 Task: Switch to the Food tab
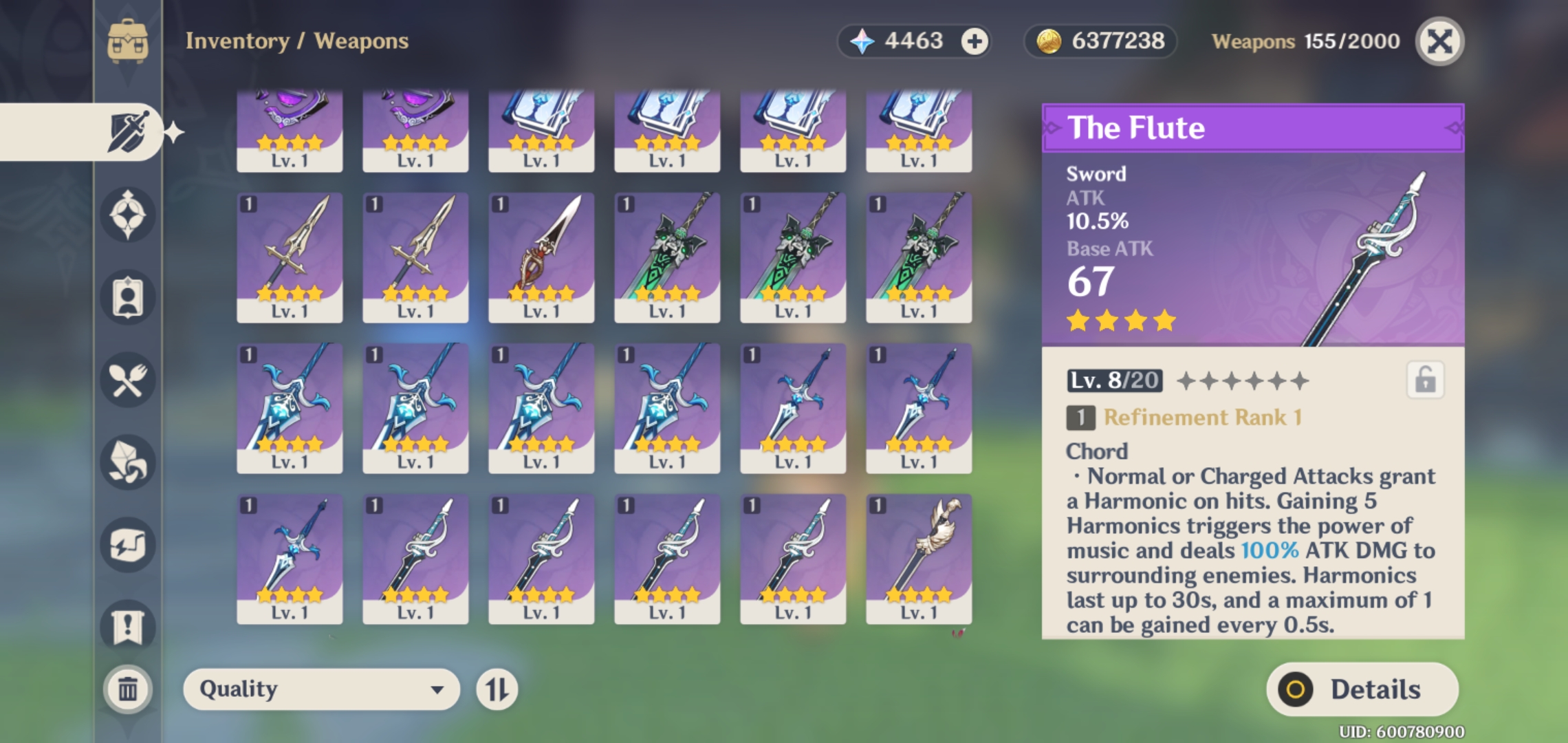128,380
